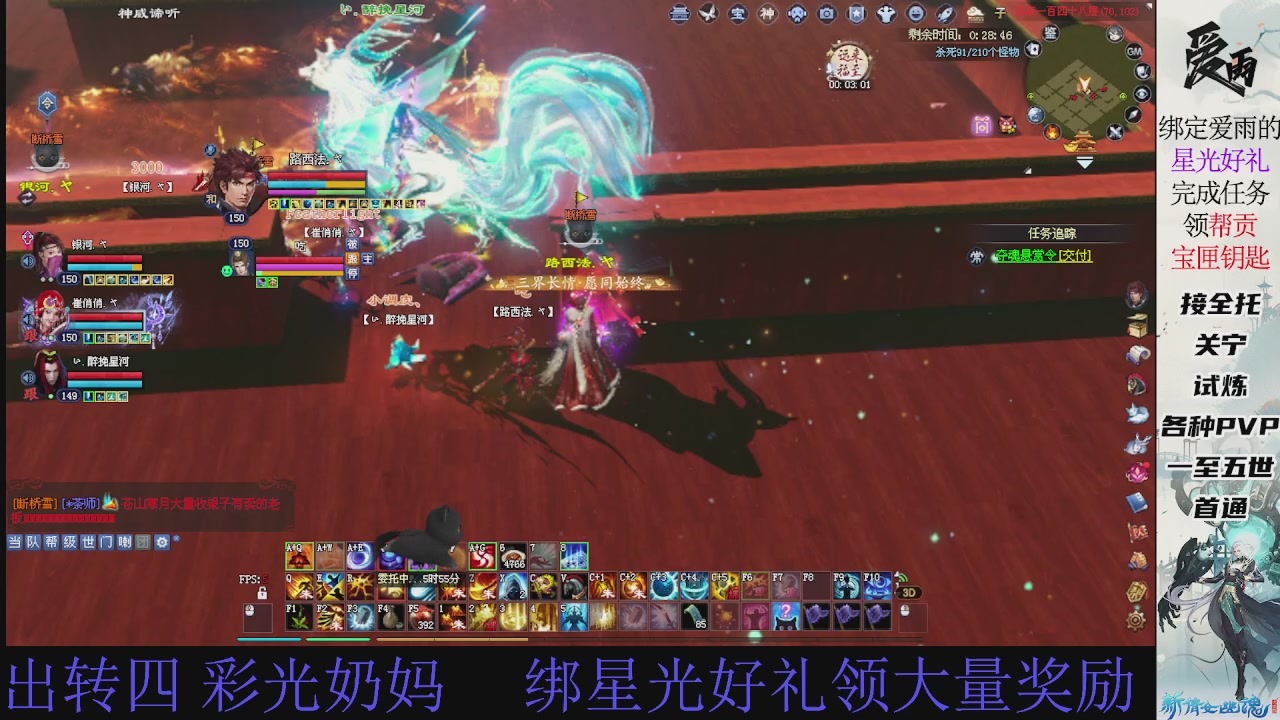Viewport: 1280px width, 720px height.
Task: Mute 银河 with the speaker toggle
Action: pos(28,261)
